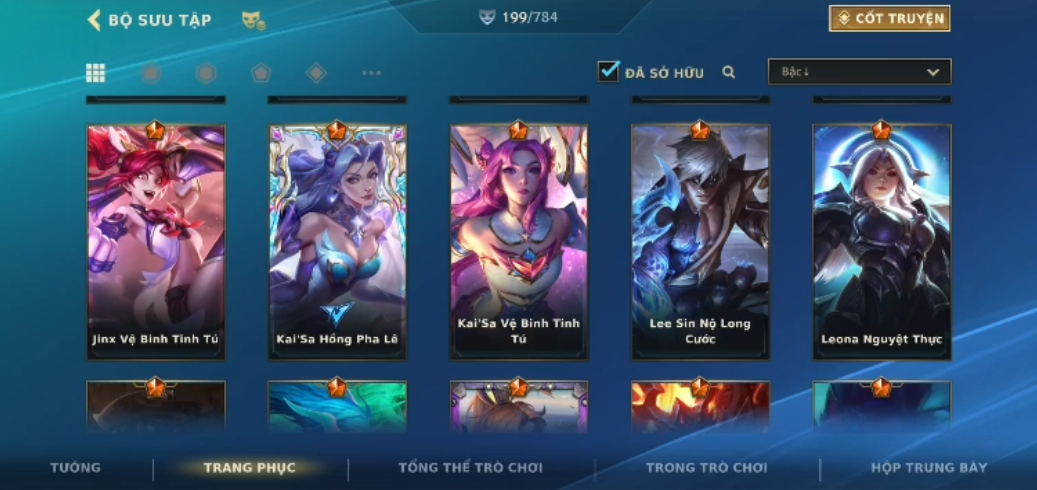Toggle the Đã Sở Hữu checkbox
This screenshot has width=1037, height=490.
click(x=608, y=72)
